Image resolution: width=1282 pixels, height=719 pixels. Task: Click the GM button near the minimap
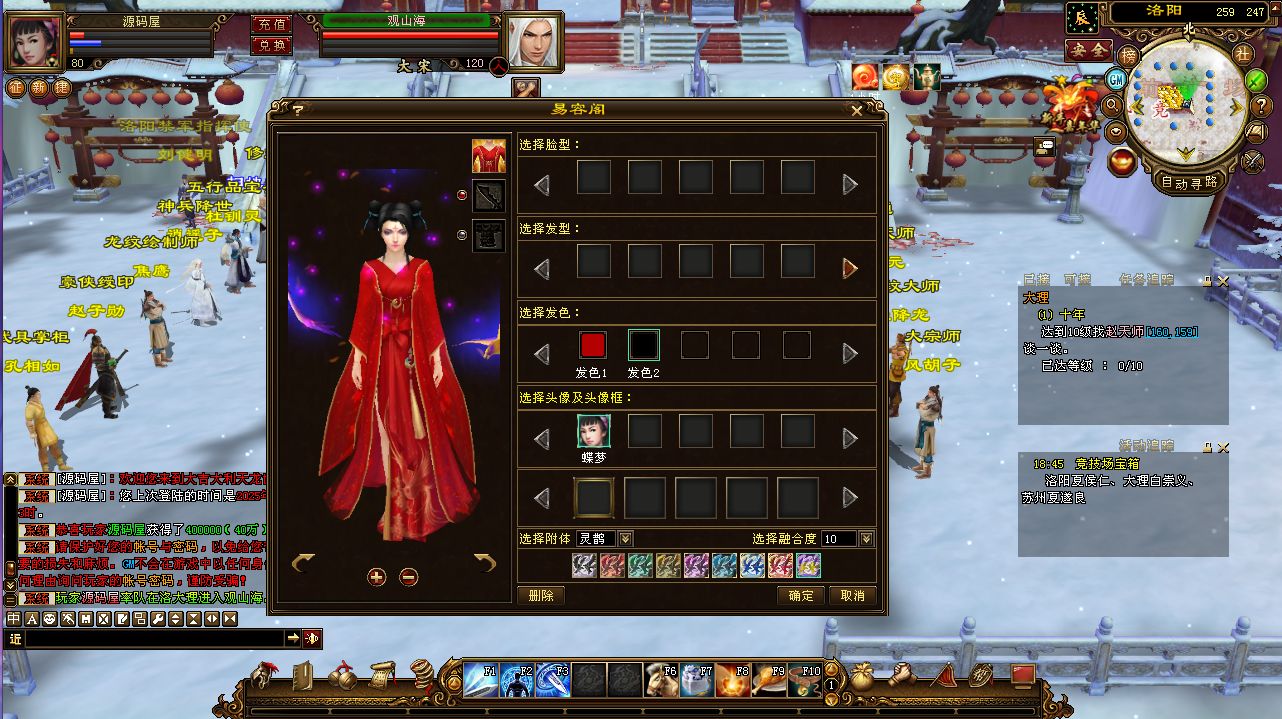1116,79
